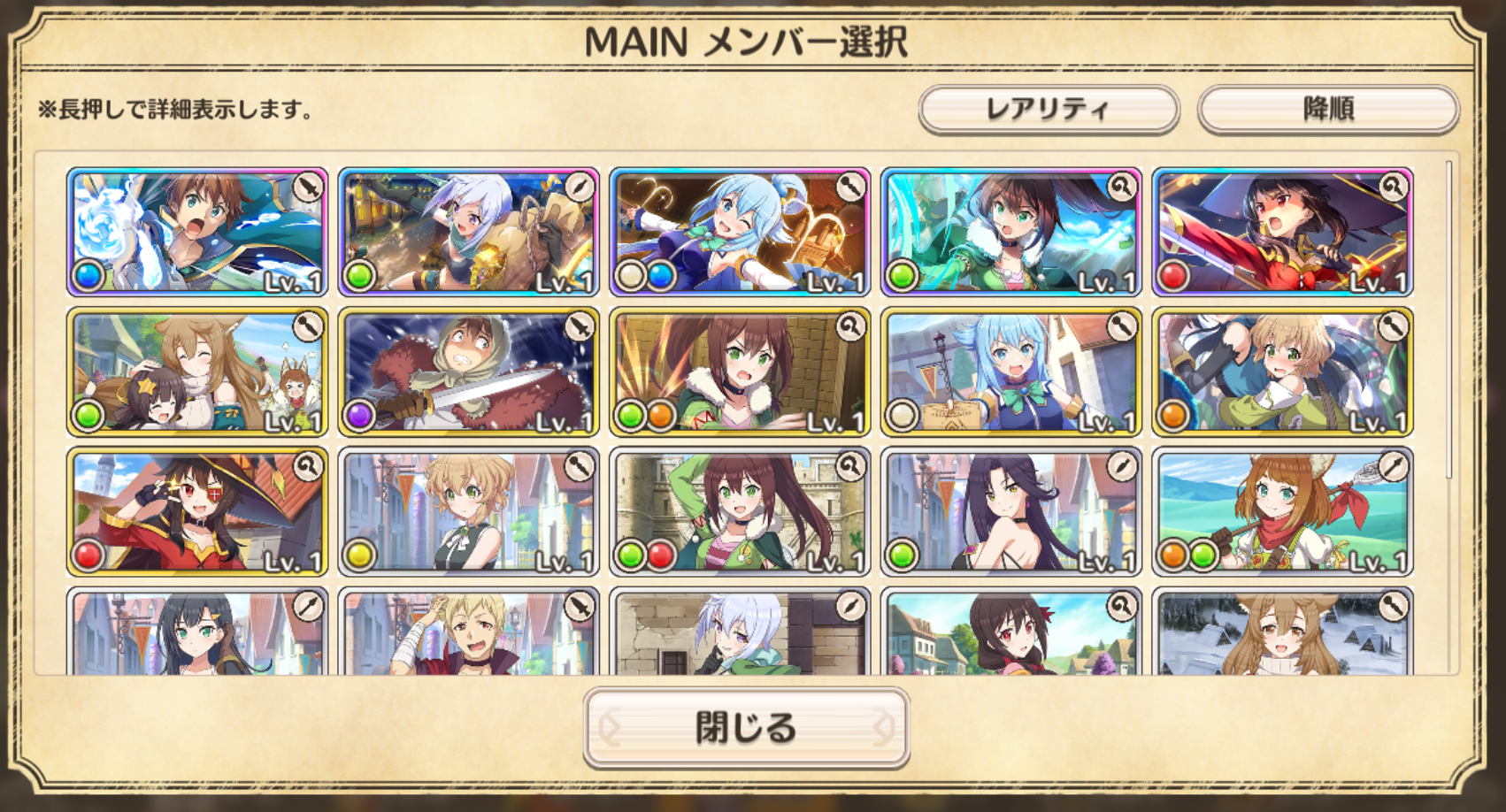Pick Megumin card with eyepatch pose
This screenshot has width=1506, height=812.
pos(197,511)
